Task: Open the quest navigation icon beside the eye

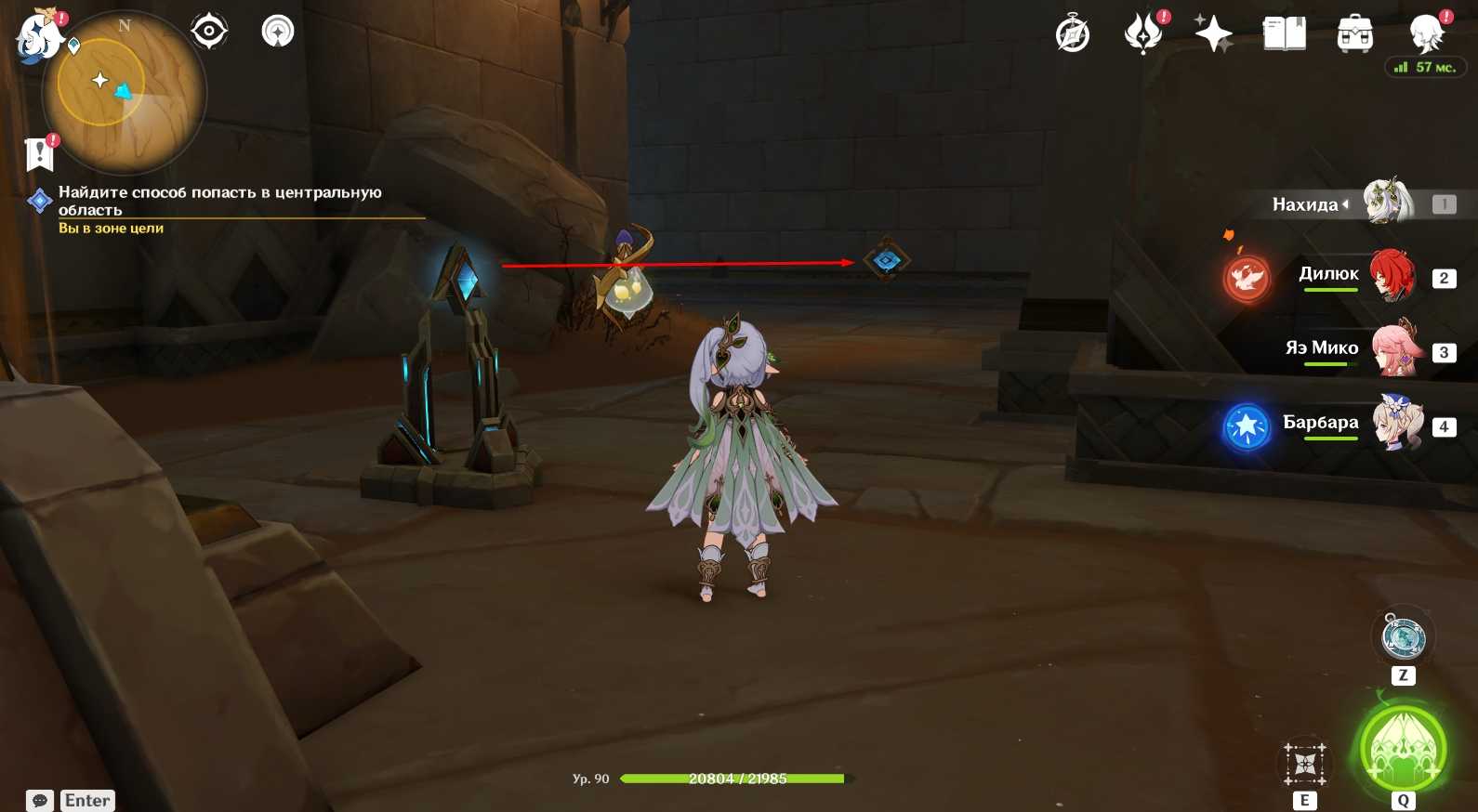Action: [x=277, y=32]
